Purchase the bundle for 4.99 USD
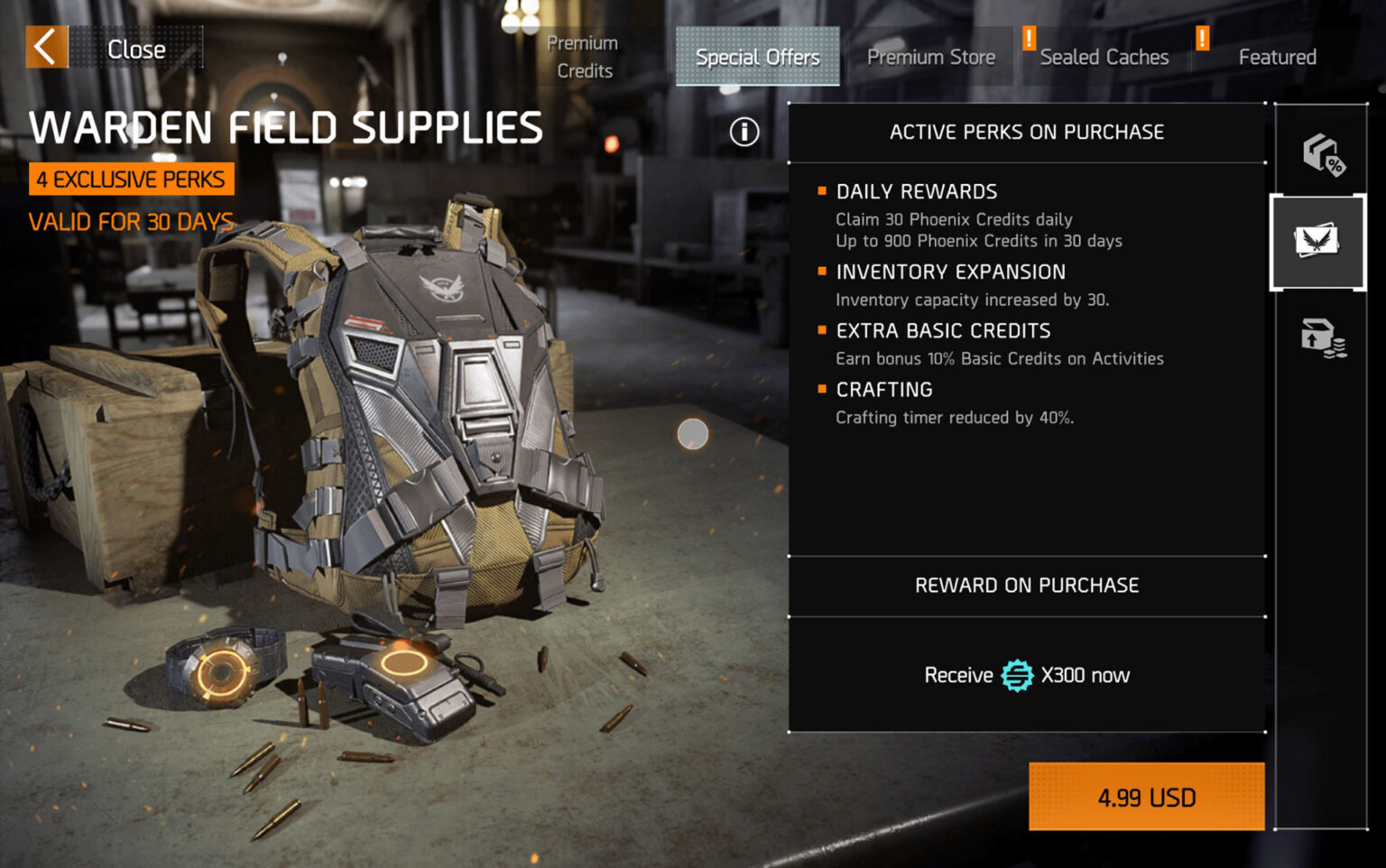Image resolution: width=1386 pixels, height=868 pixels. coord(1146,797)
